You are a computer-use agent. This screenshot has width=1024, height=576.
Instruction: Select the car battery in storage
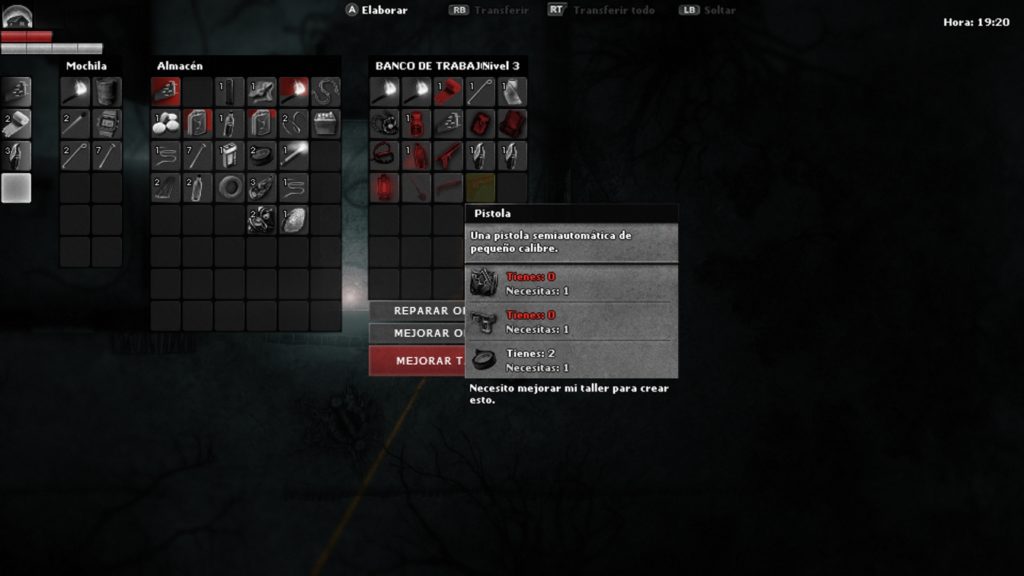pyautogui.click(x=325, y=124)
